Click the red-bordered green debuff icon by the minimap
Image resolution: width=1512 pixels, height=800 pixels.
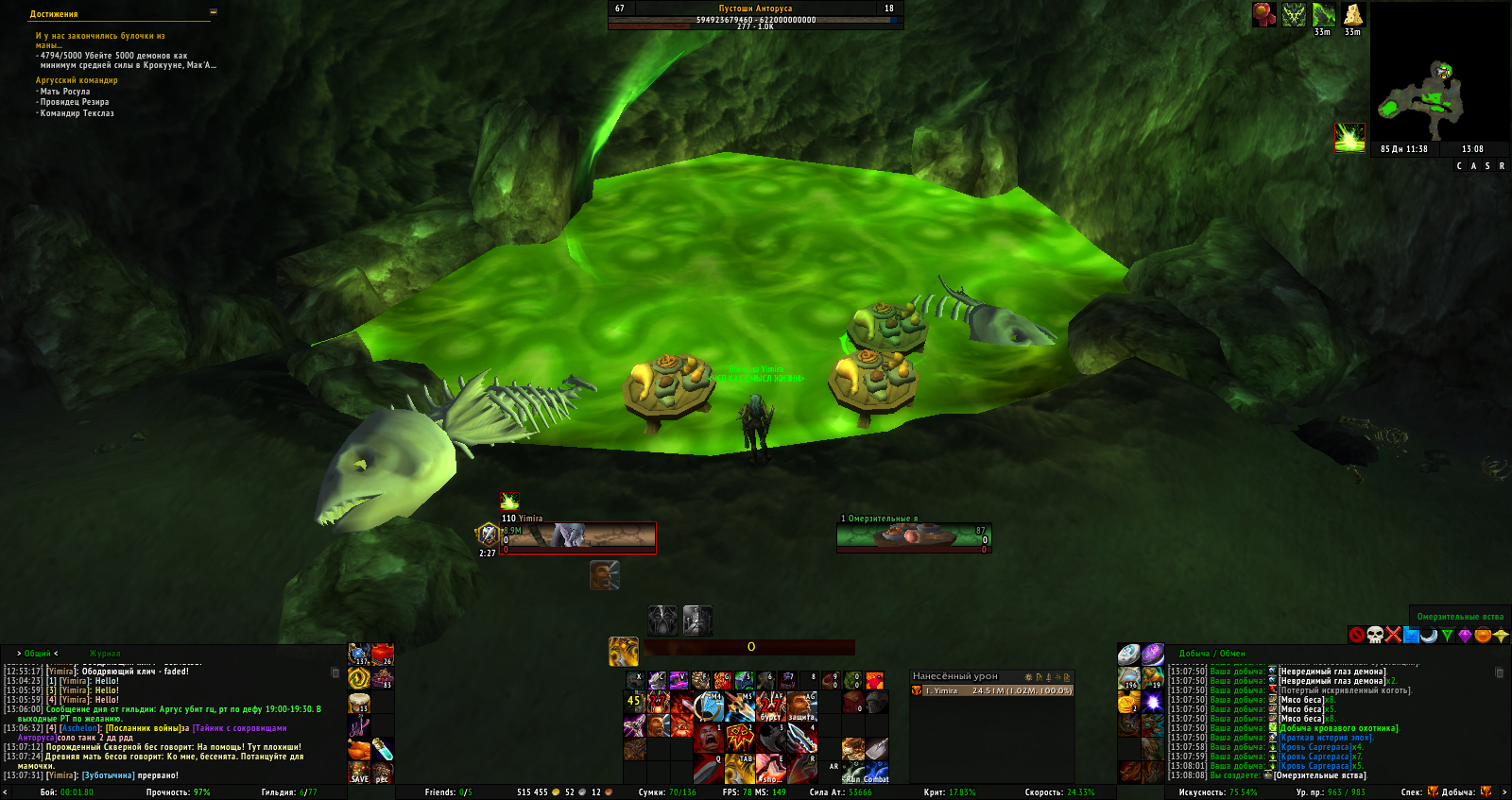tap(1349, 138)
